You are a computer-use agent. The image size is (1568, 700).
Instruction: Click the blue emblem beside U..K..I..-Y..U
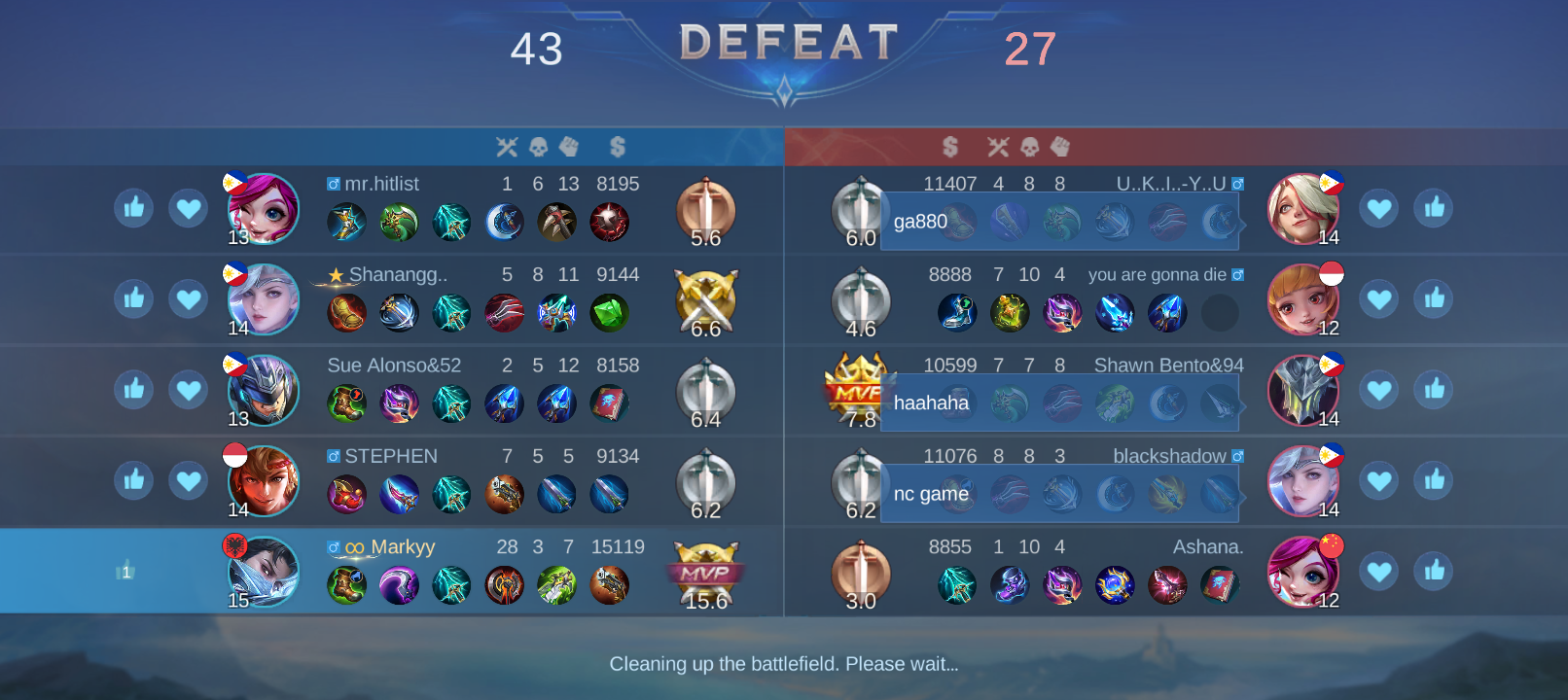1235,183
